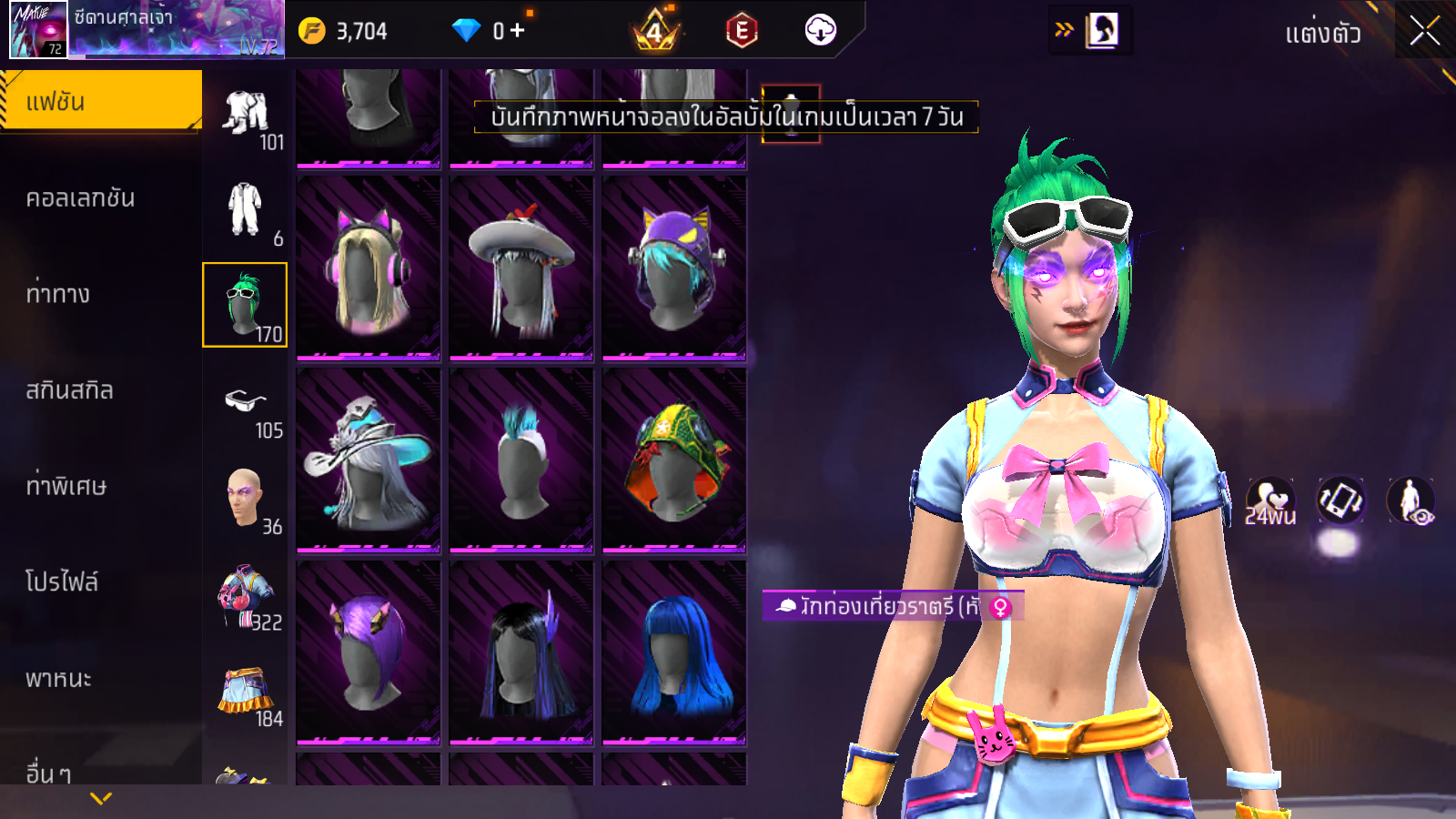
Task: Open the face category with bald head
Action: point(245,498)
